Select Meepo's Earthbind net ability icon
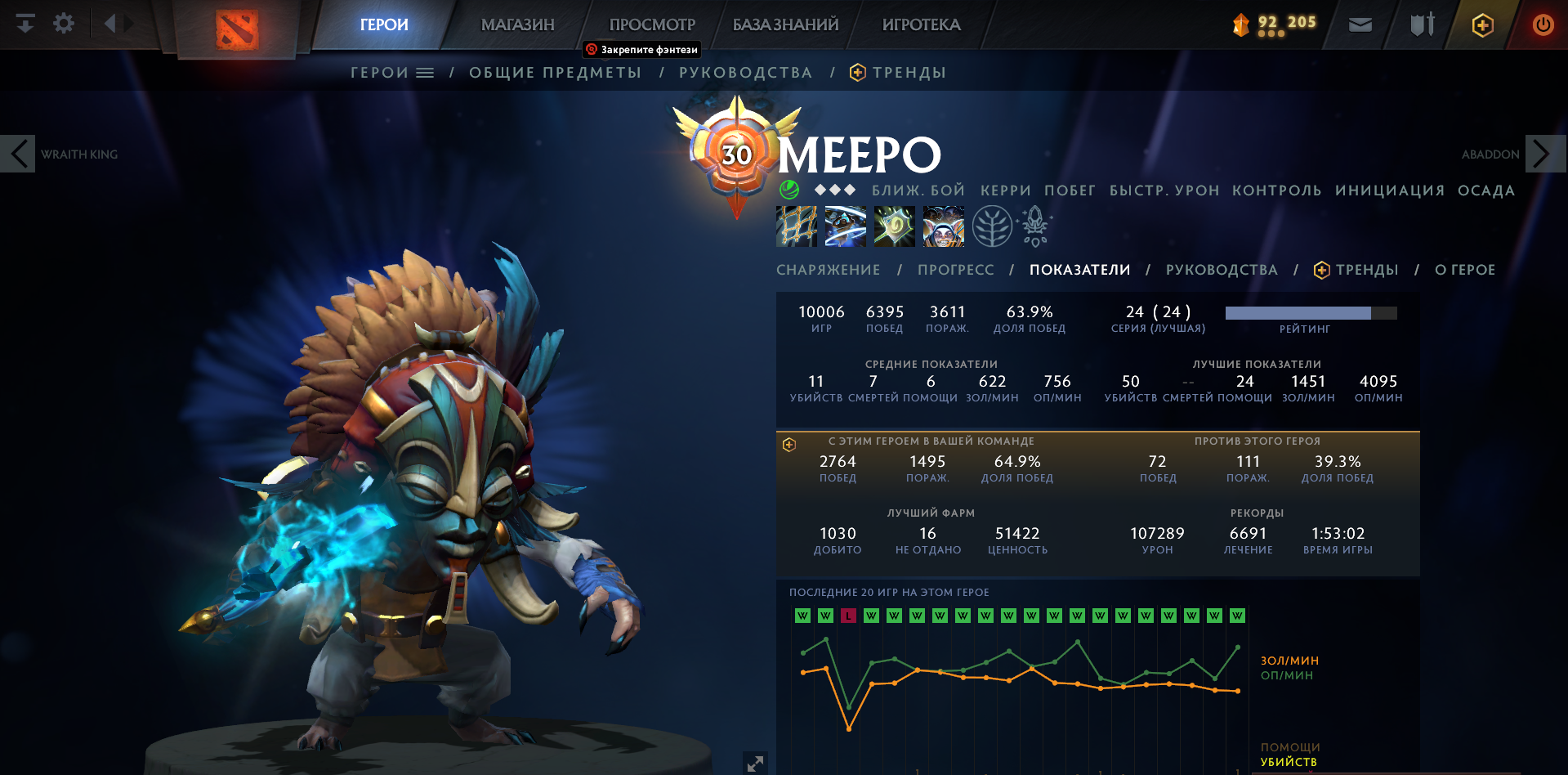 (797, 226)
